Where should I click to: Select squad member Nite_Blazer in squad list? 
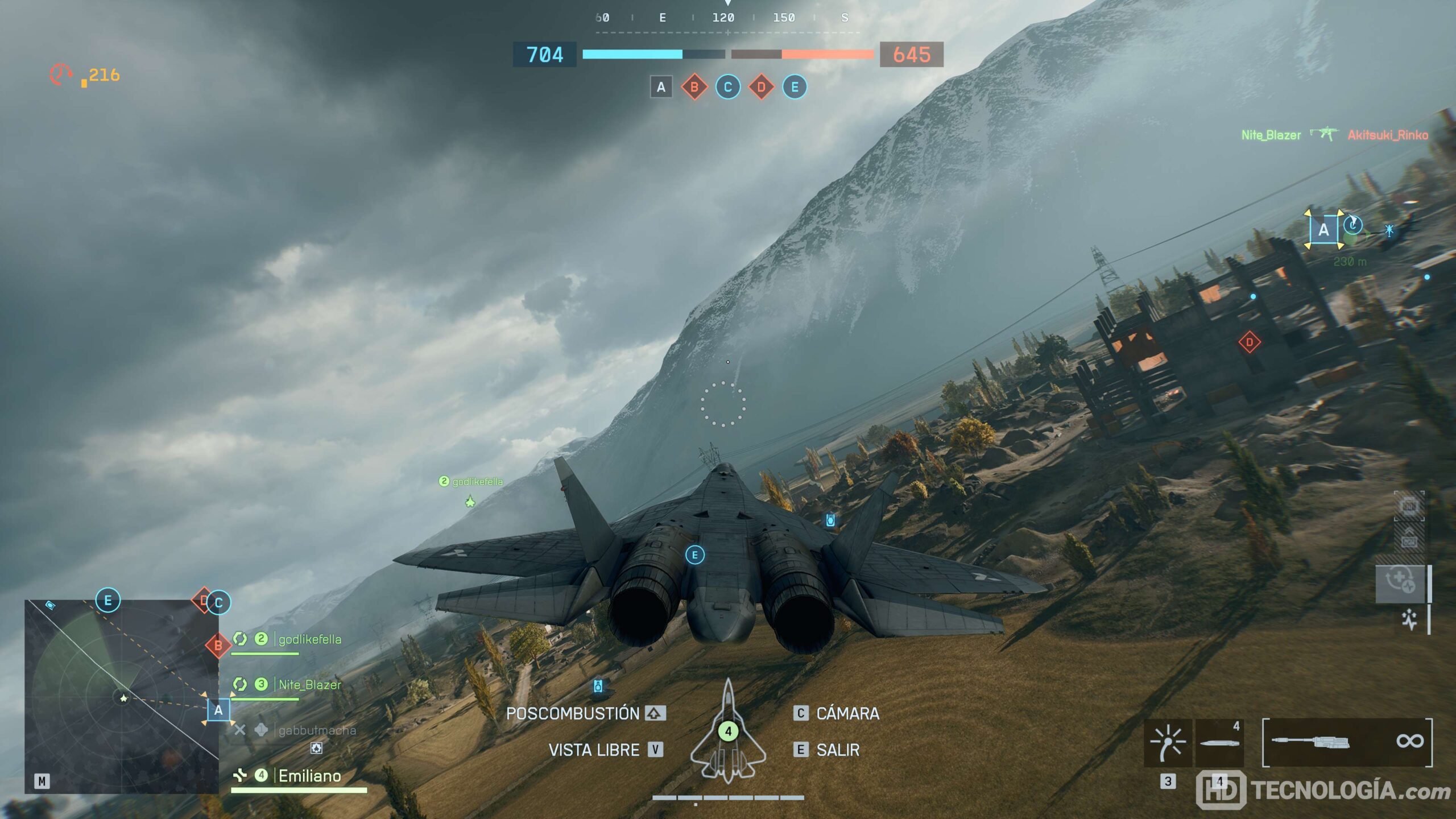point(309,685)
